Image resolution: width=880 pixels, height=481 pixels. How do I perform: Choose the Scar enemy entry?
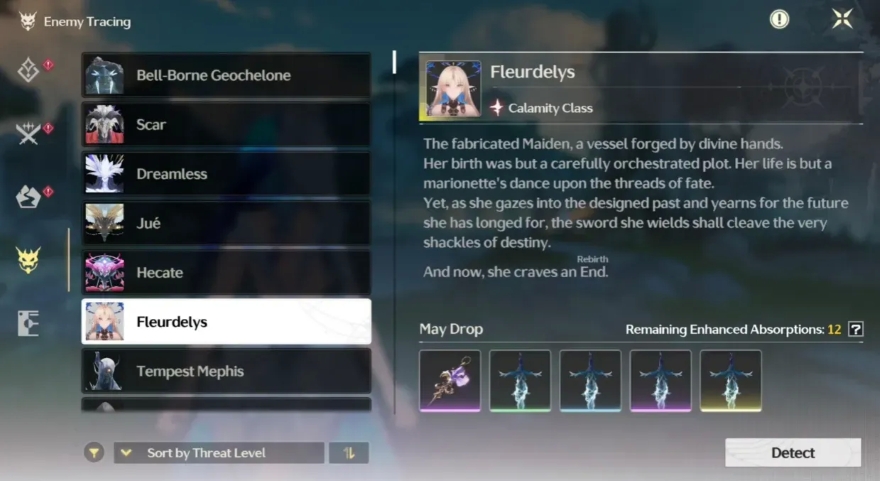(x=226, y=125)
